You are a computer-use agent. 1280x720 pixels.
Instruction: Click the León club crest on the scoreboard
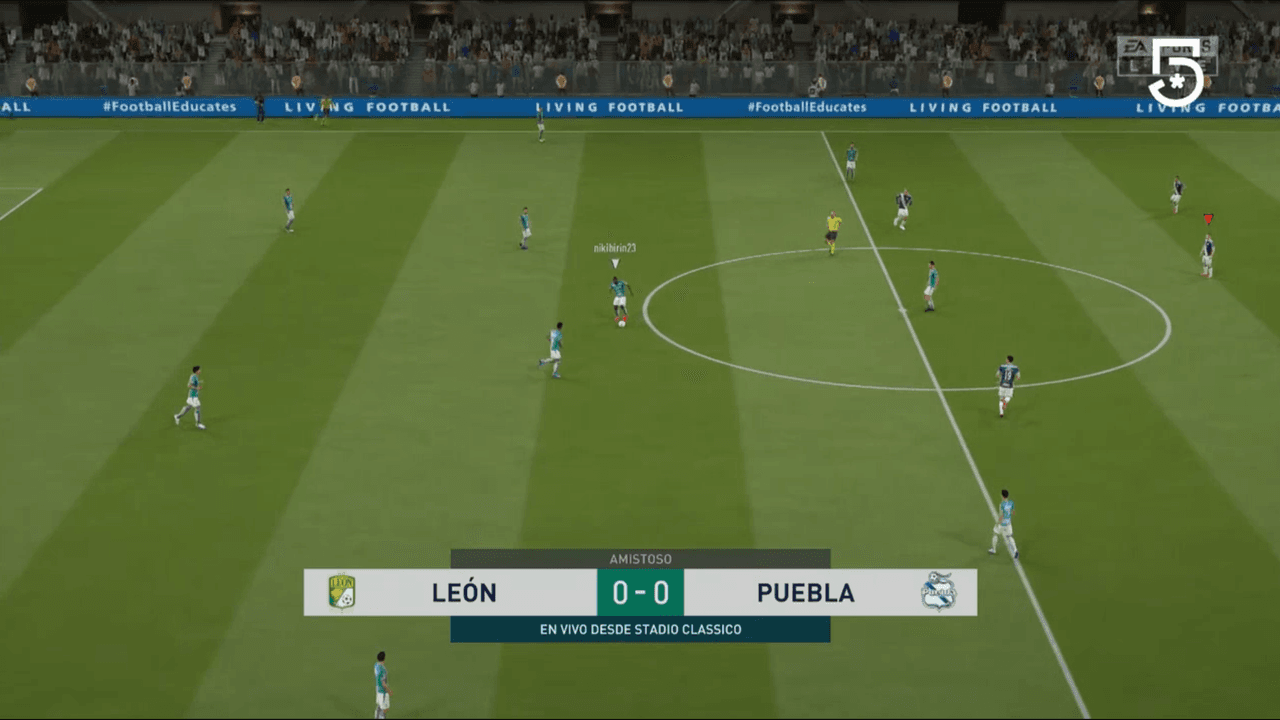click(341, 592)
